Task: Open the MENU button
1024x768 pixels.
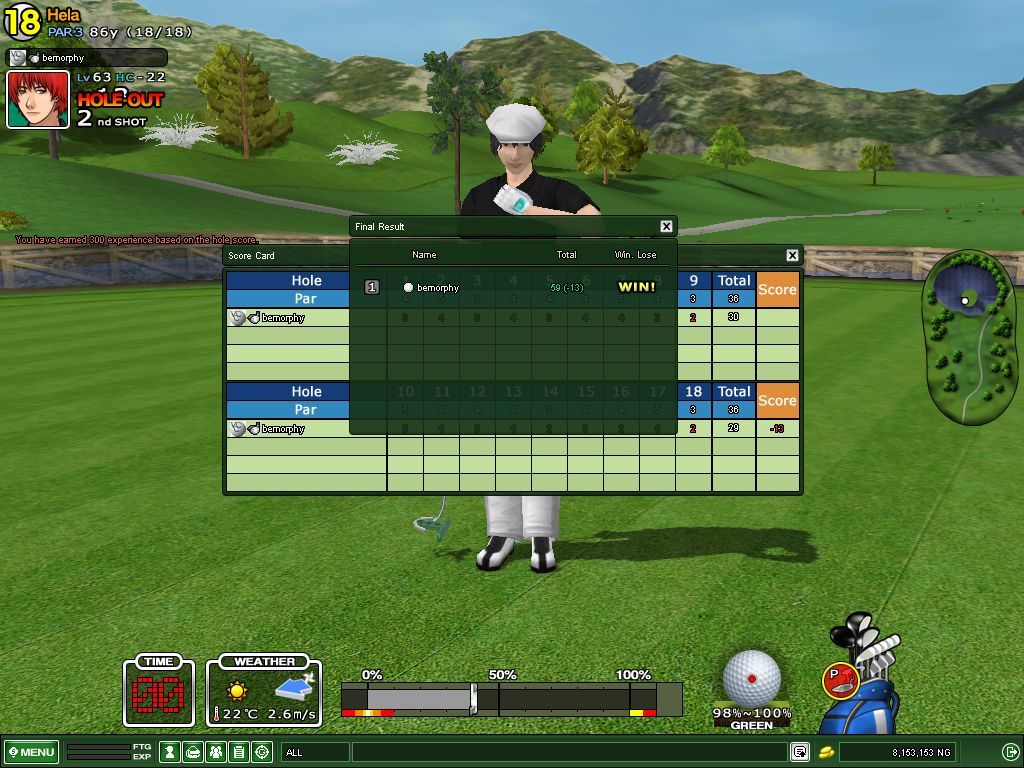Action: 32,752
